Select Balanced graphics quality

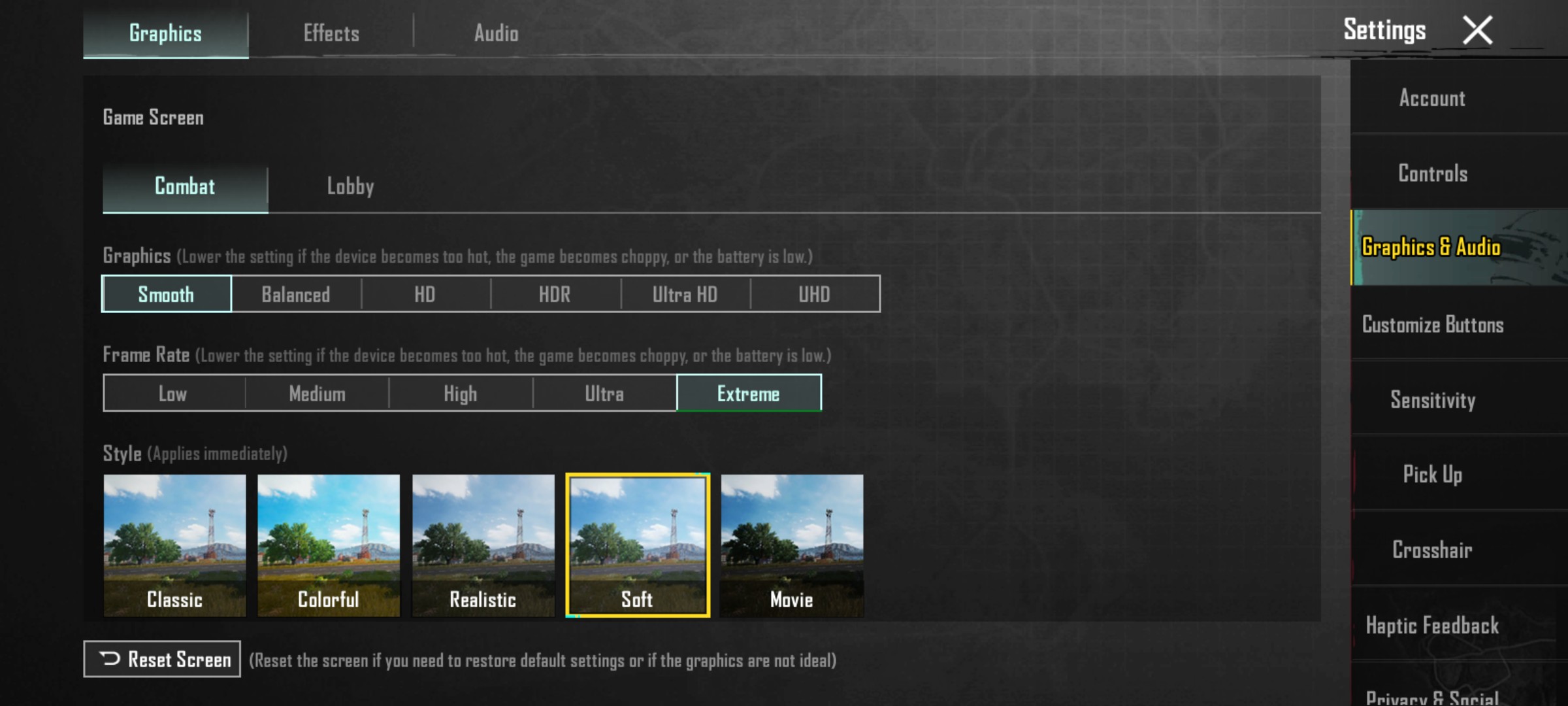click(x=295, y=294)
